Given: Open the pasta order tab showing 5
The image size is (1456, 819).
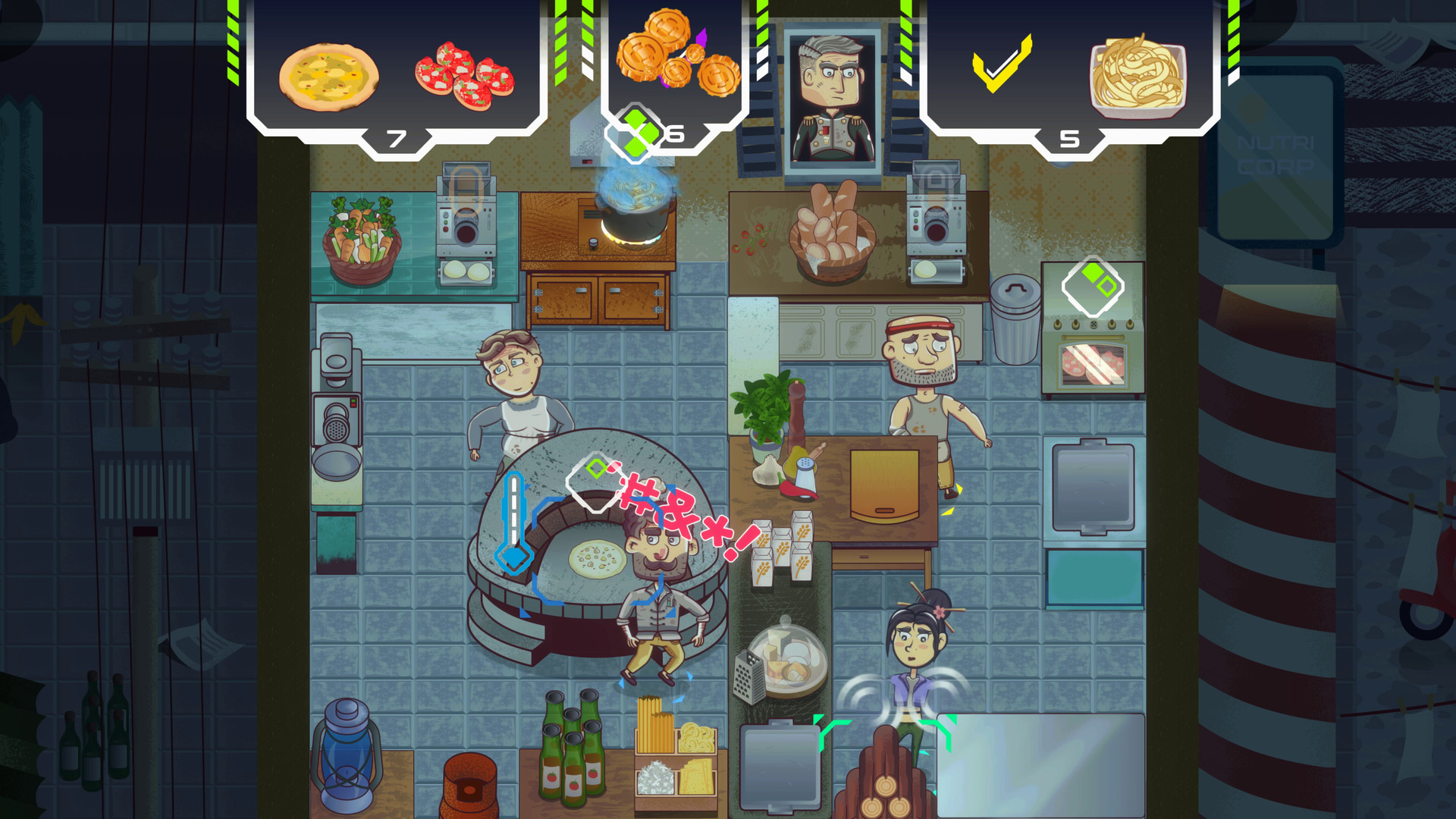Looking at the screenshot, I should click(x=1071, y=139).
